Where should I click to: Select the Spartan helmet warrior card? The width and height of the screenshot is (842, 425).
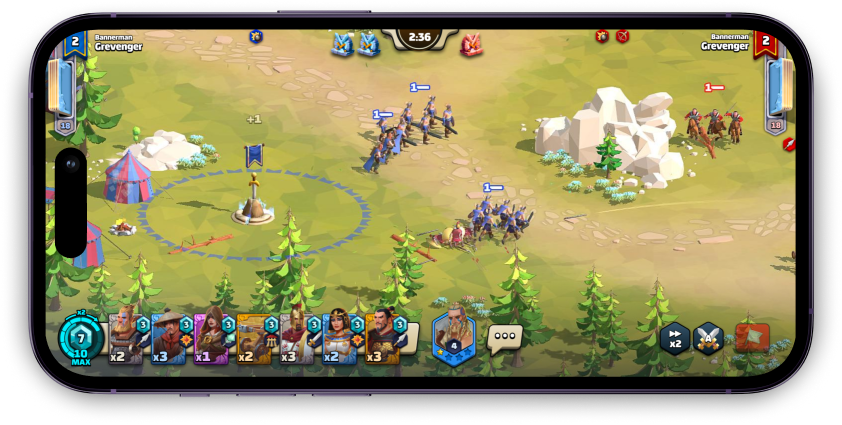pos(297,338)
